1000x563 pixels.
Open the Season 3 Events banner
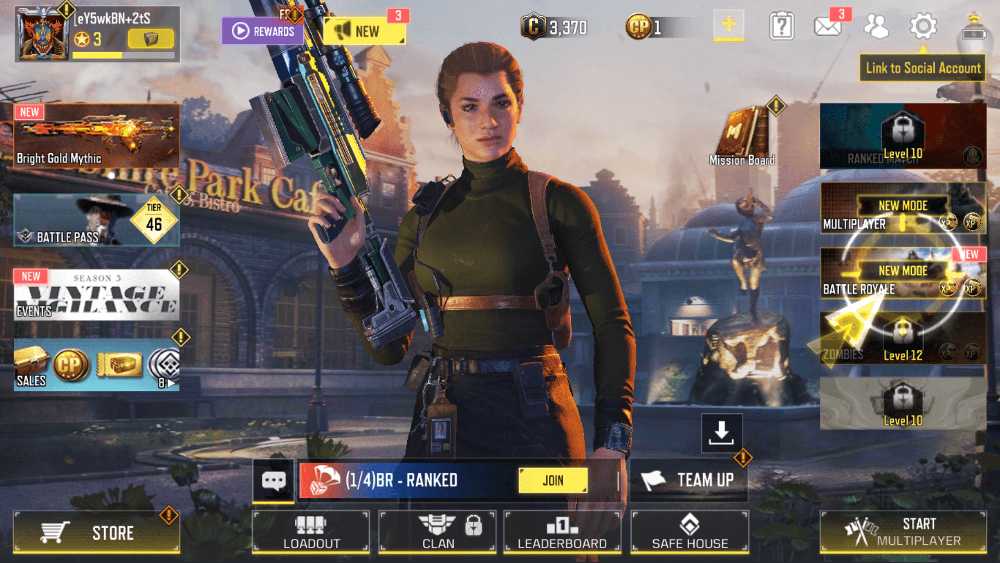click(96, 294)
